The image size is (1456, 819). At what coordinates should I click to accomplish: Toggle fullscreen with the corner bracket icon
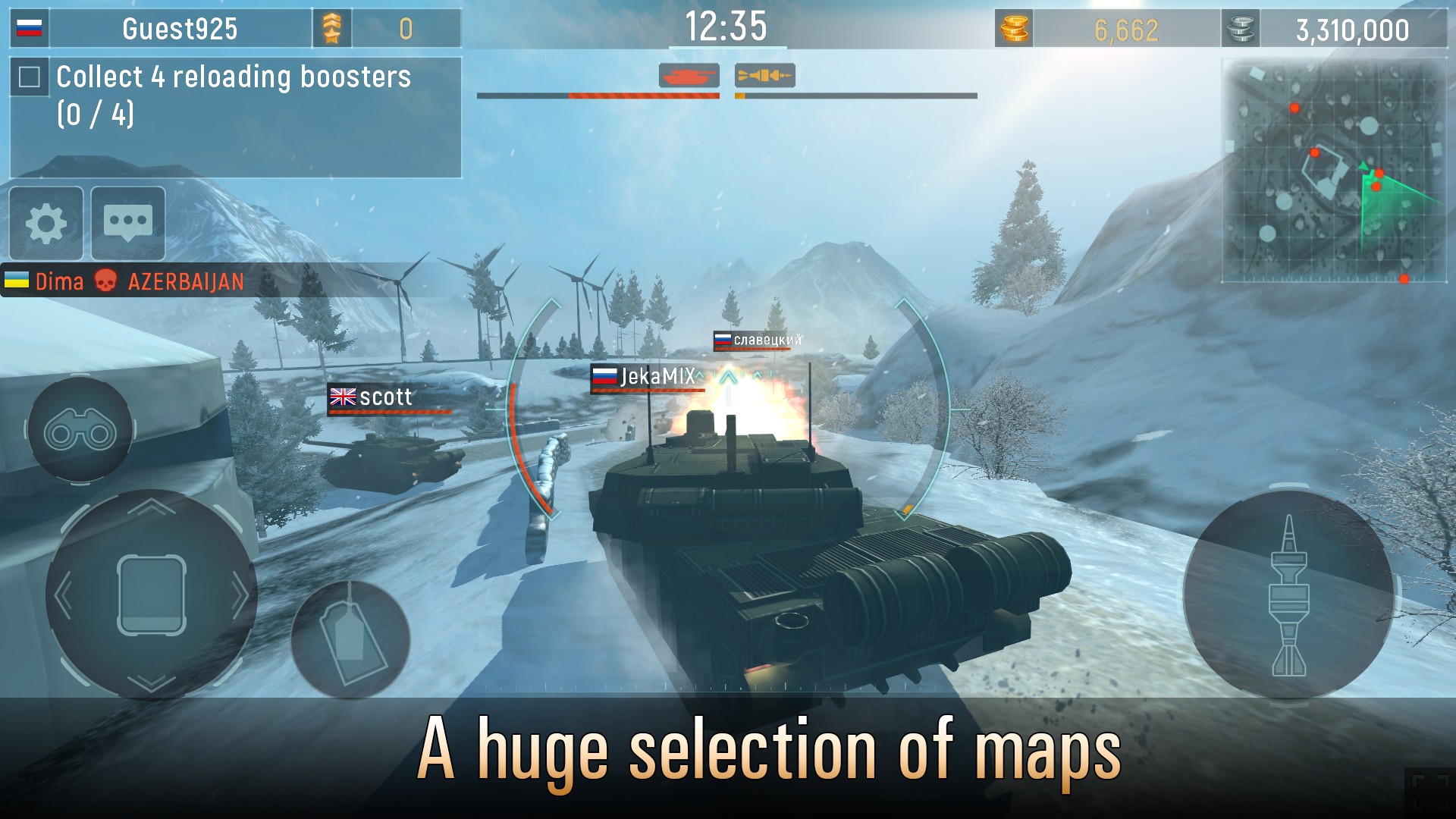(1430, 792)
